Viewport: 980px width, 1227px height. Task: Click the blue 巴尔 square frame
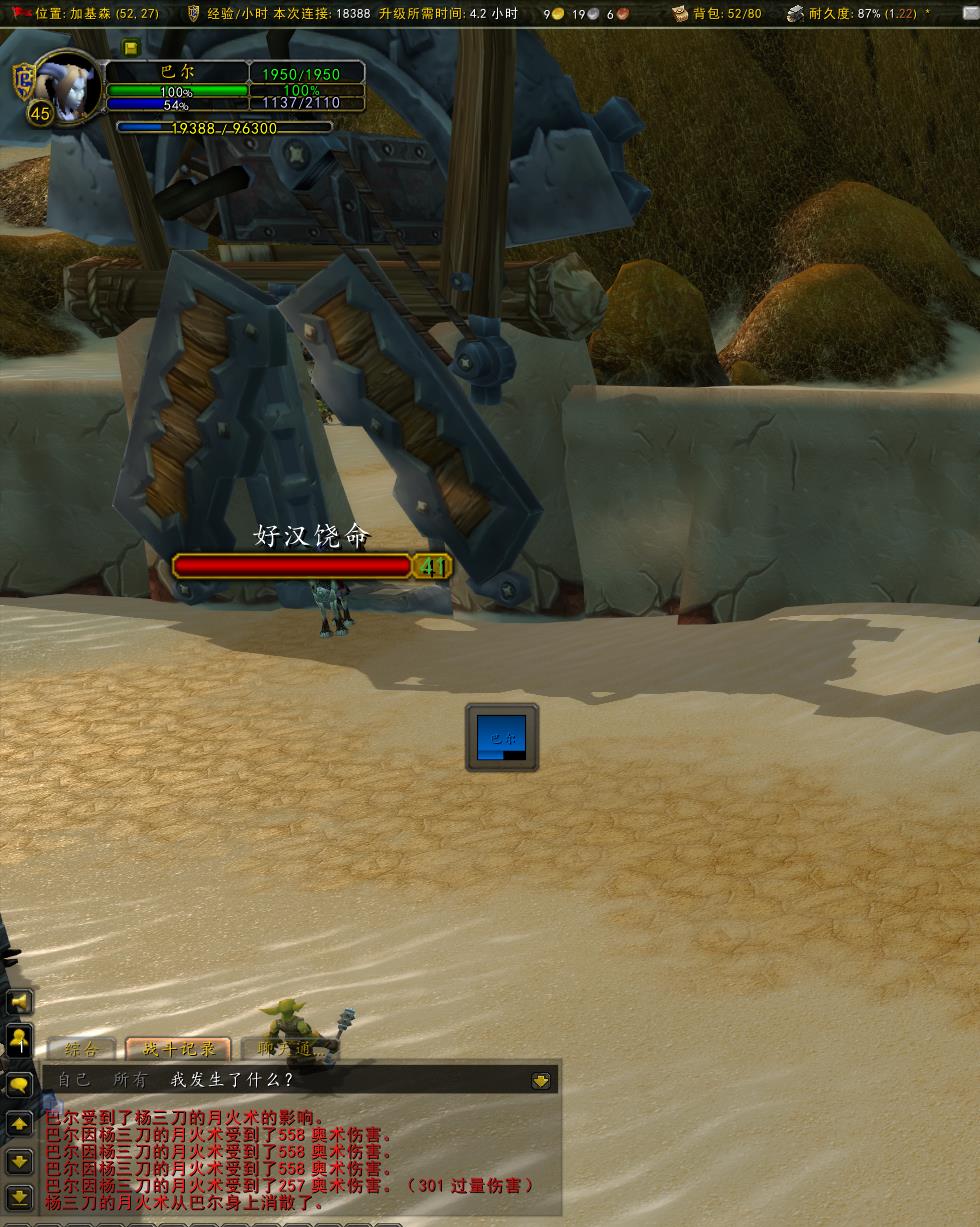point(502,738)
